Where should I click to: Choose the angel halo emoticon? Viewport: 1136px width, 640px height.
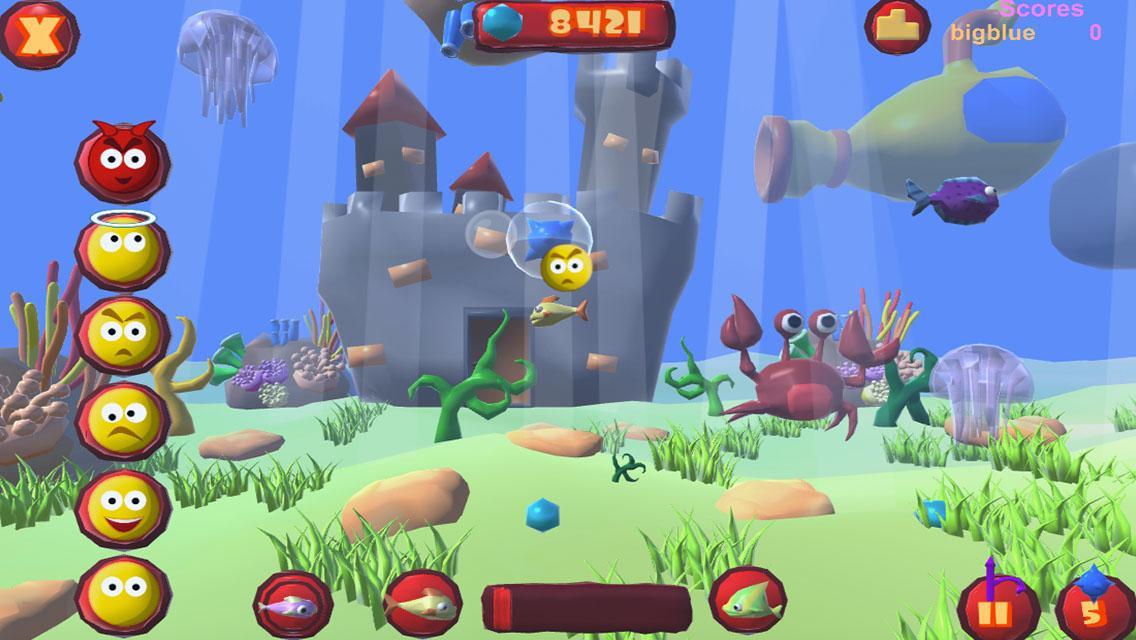click(x=122, y=249)
